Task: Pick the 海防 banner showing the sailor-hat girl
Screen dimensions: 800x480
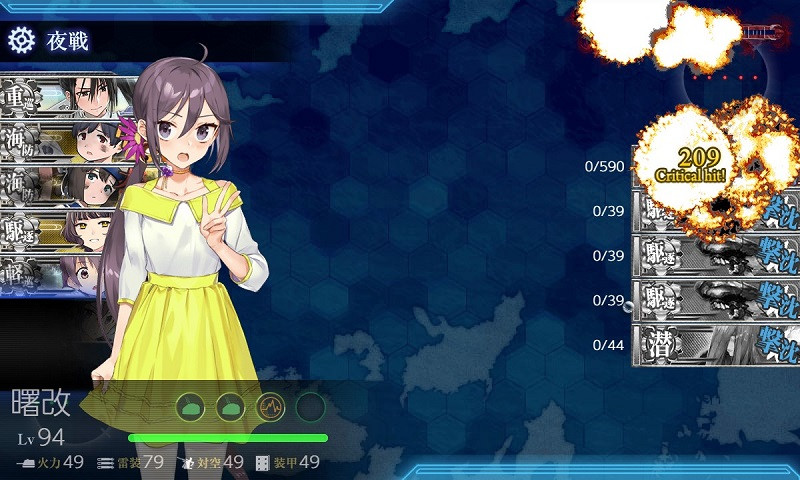Action: pyautogui.click(x=60, y=186)
